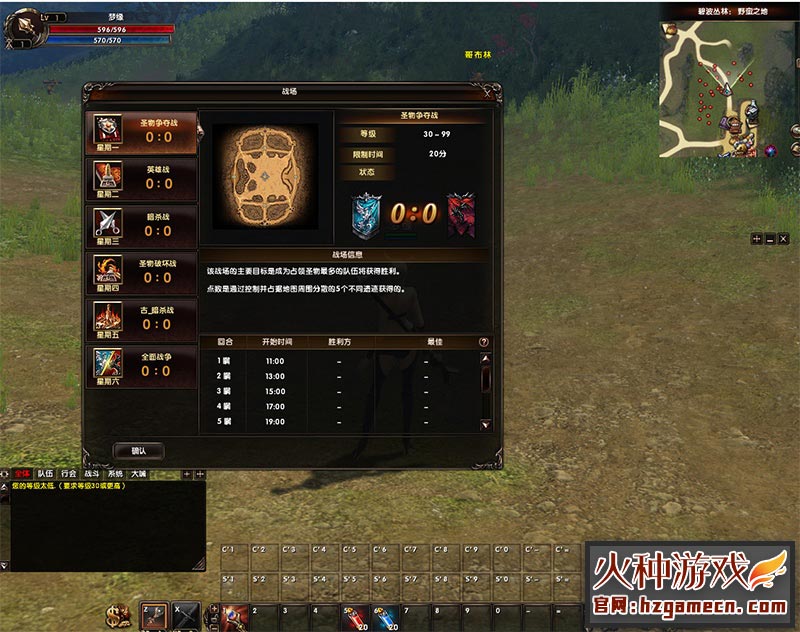Click the round schedule list scrollbar
Image resolution: width=800 pixels, height=632 pixels.
click(x=486, y=390)
